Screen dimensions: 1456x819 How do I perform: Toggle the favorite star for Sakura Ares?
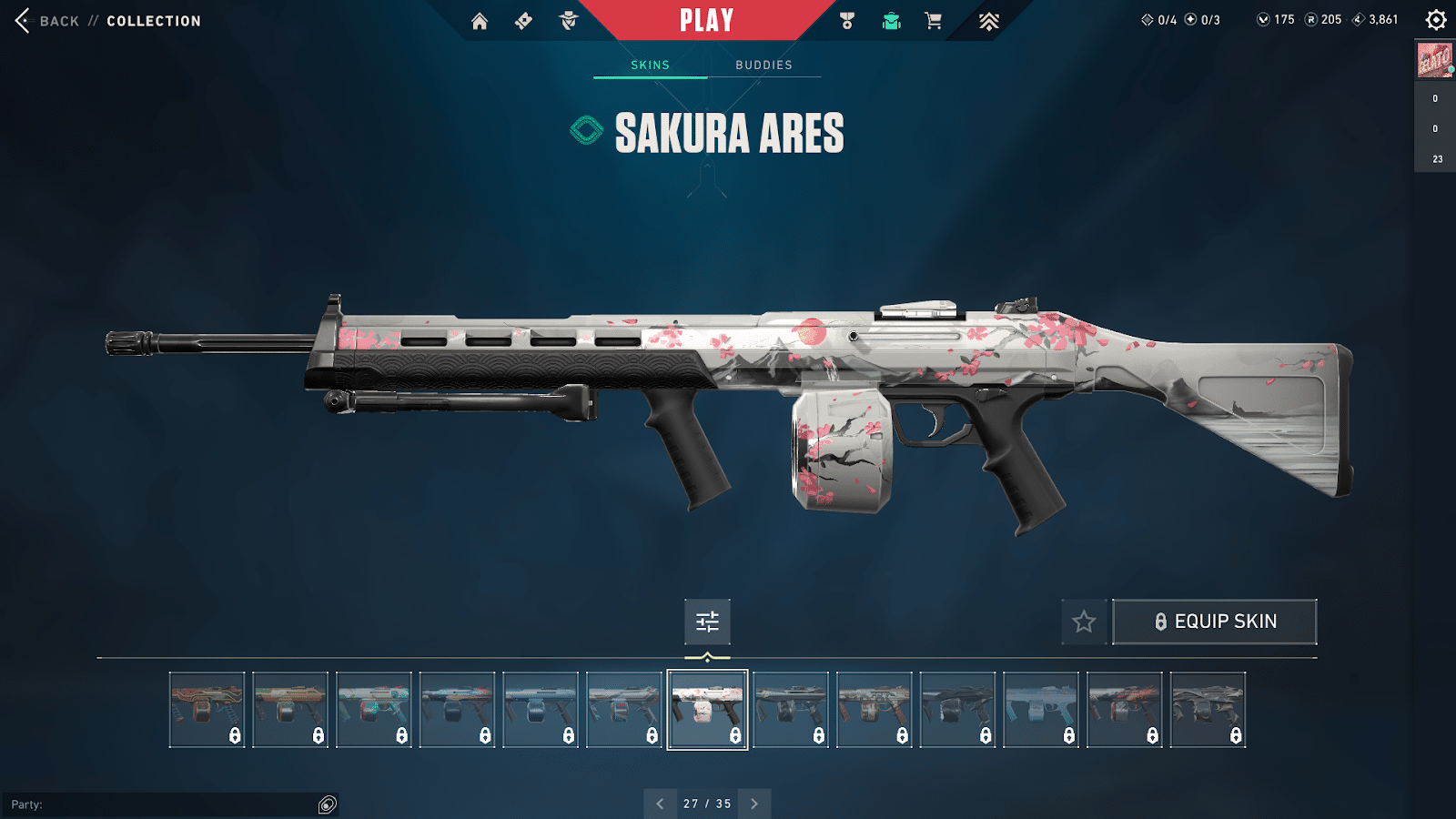click(1084, 622)
